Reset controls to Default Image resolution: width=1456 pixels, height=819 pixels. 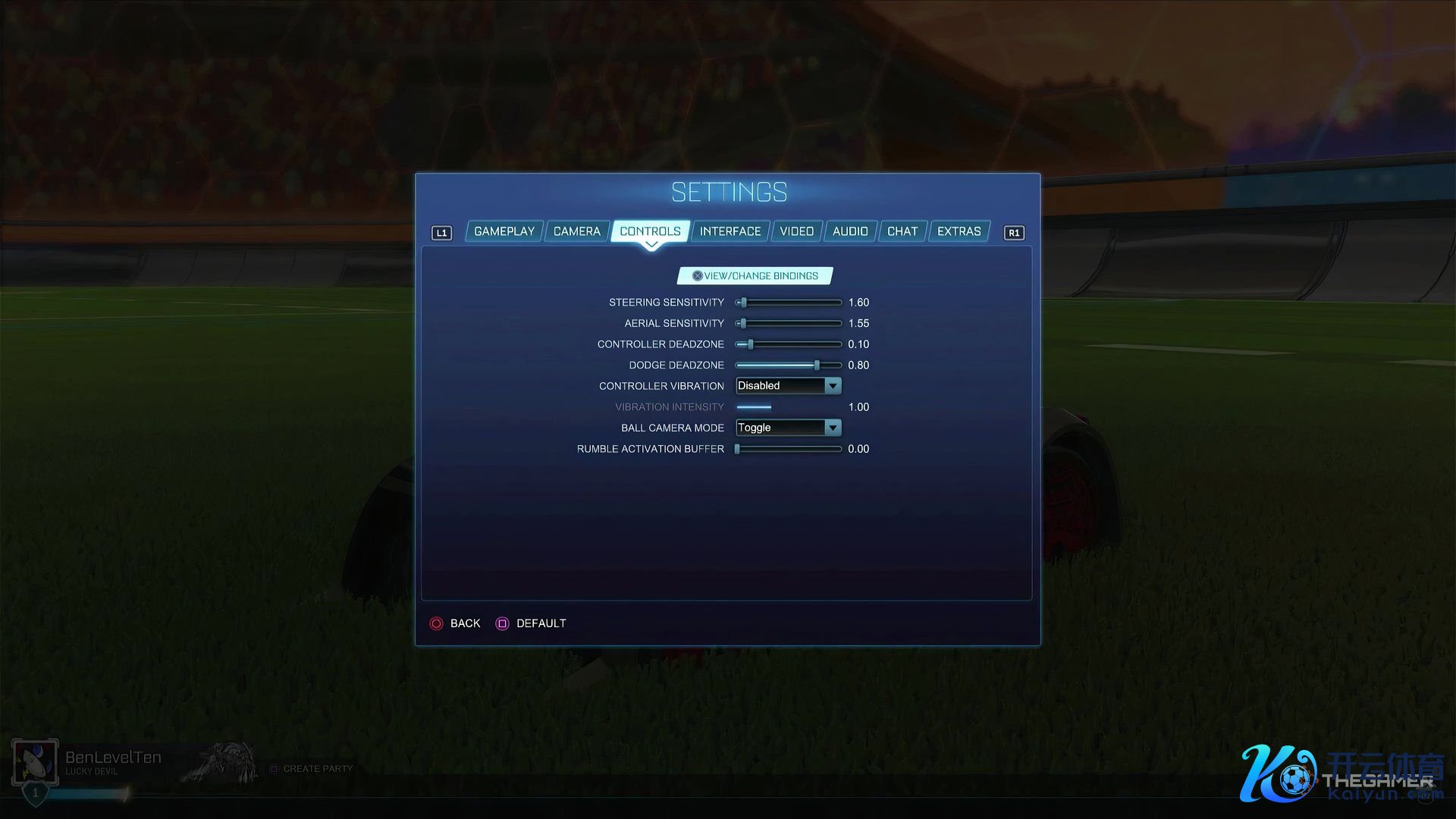532,623
